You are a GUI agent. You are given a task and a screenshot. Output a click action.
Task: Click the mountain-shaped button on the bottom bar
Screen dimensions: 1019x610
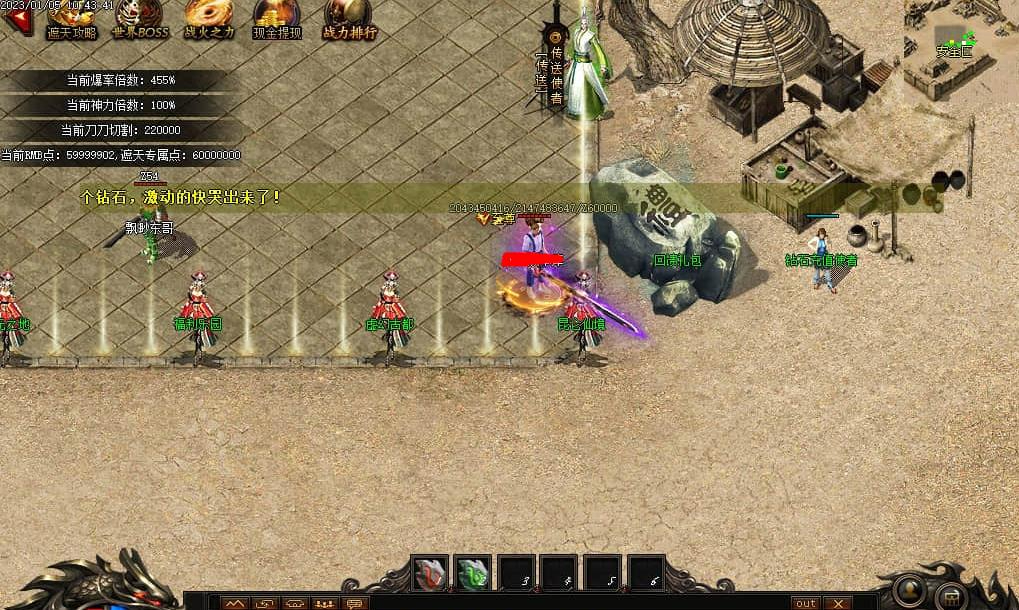coord(234,603)
